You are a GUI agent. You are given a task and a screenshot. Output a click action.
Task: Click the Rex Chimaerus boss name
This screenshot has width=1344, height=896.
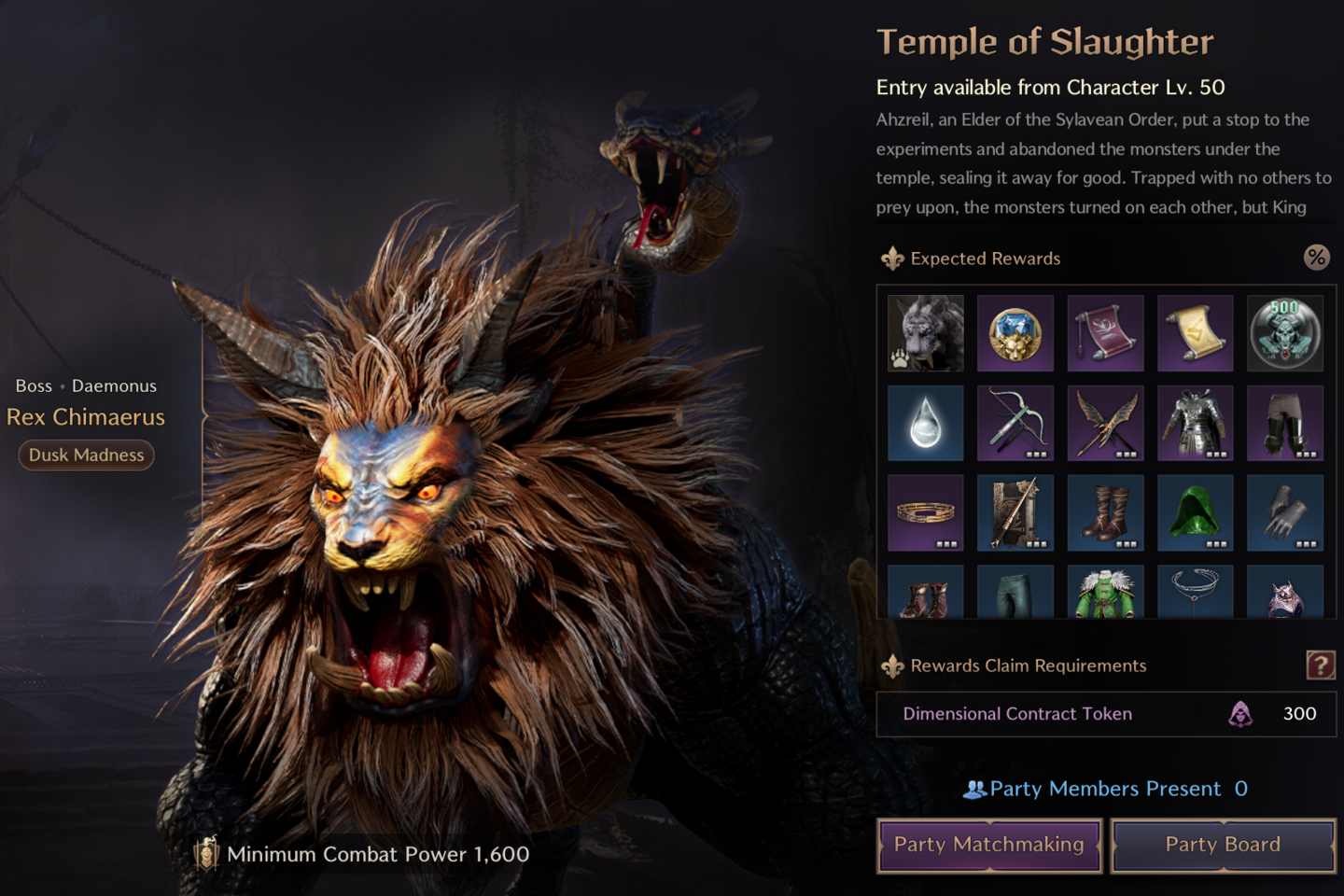86,417
